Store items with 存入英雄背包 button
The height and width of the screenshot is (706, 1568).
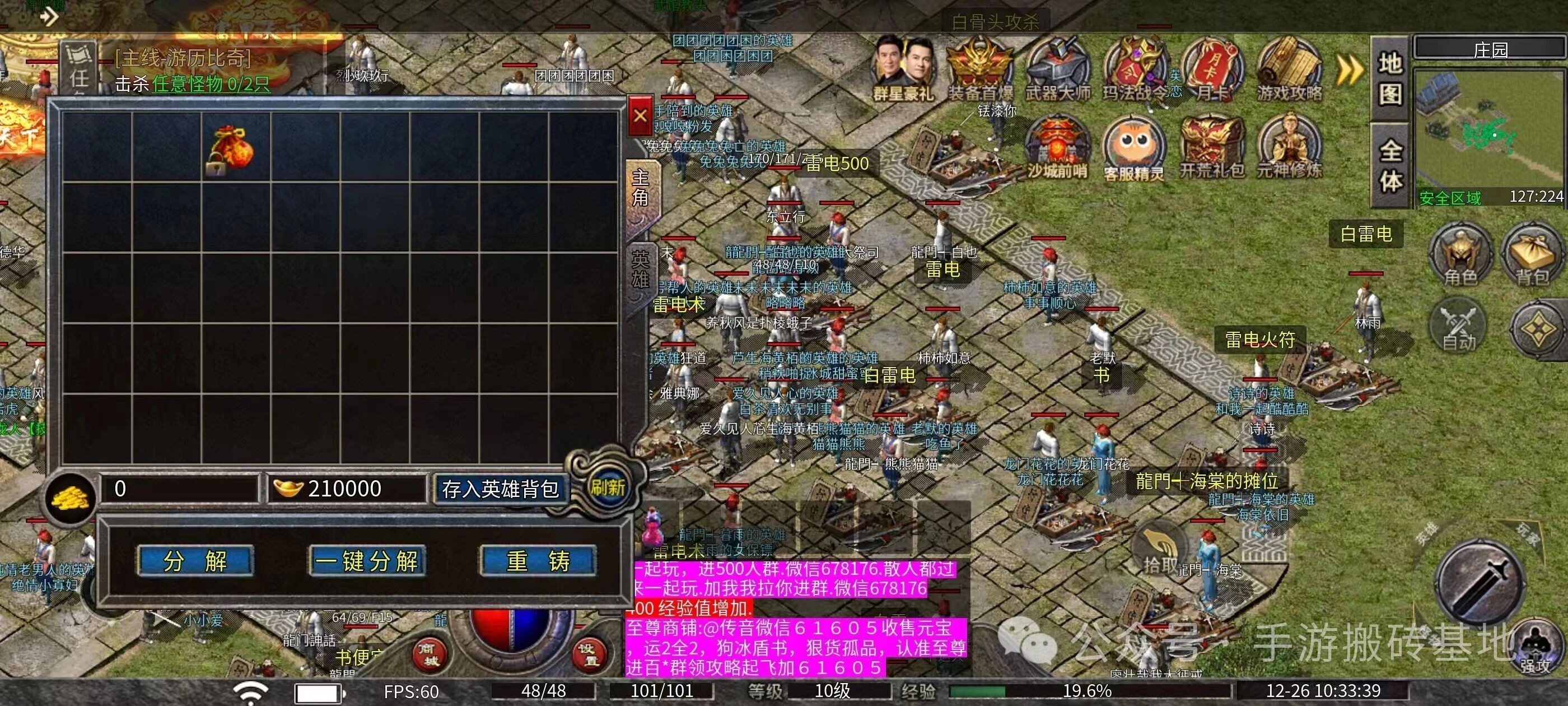coord(499,489)
